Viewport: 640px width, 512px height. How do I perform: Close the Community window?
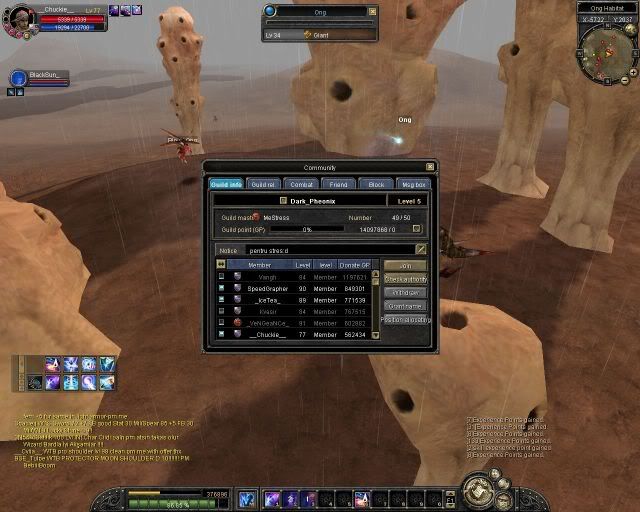(x=430, y=167)
